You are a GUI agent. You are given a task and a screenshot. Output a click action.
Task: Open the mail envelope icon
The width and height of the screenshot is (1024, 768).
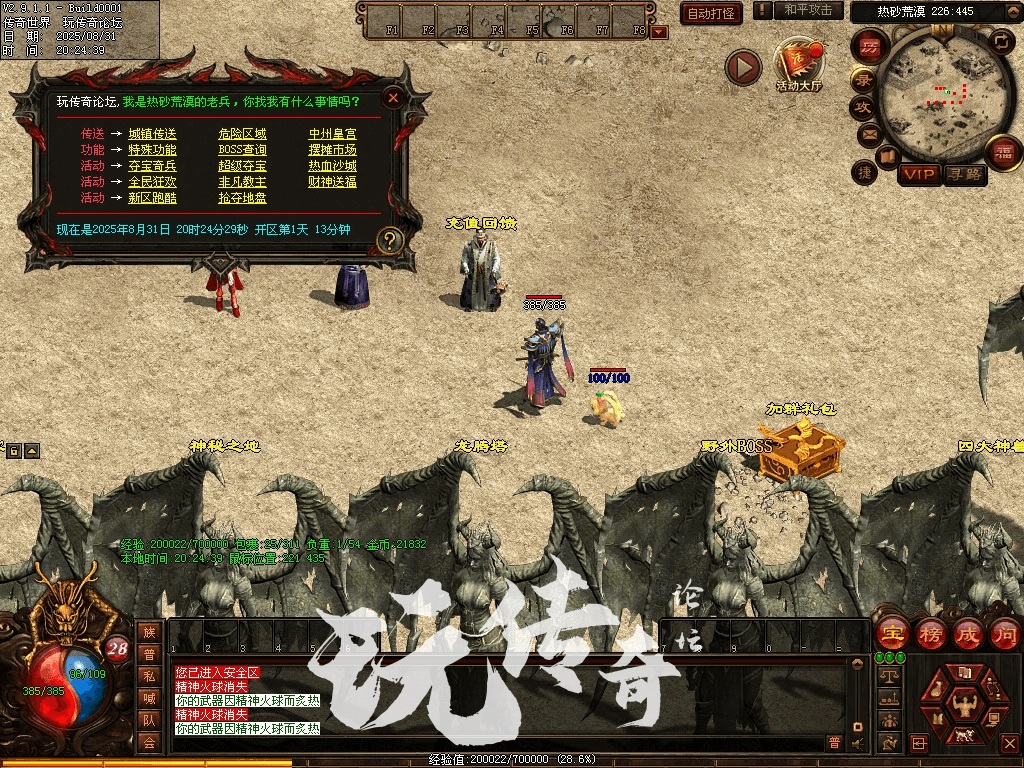(868, 133)
